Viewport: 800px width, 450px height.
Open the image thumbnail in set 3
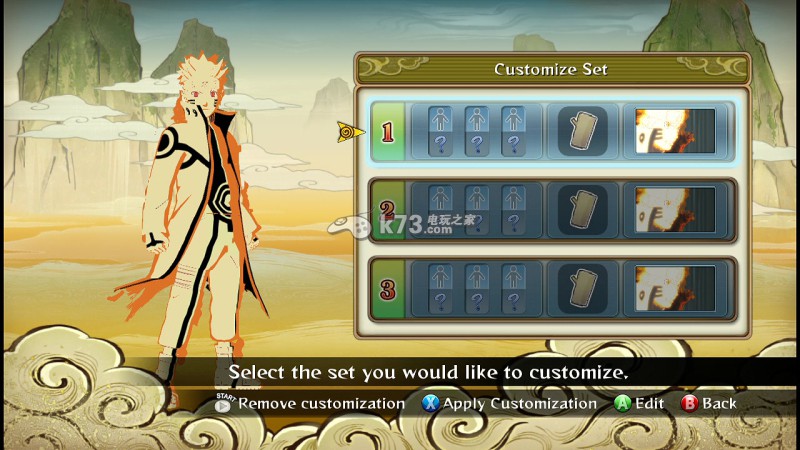point(675,289)
